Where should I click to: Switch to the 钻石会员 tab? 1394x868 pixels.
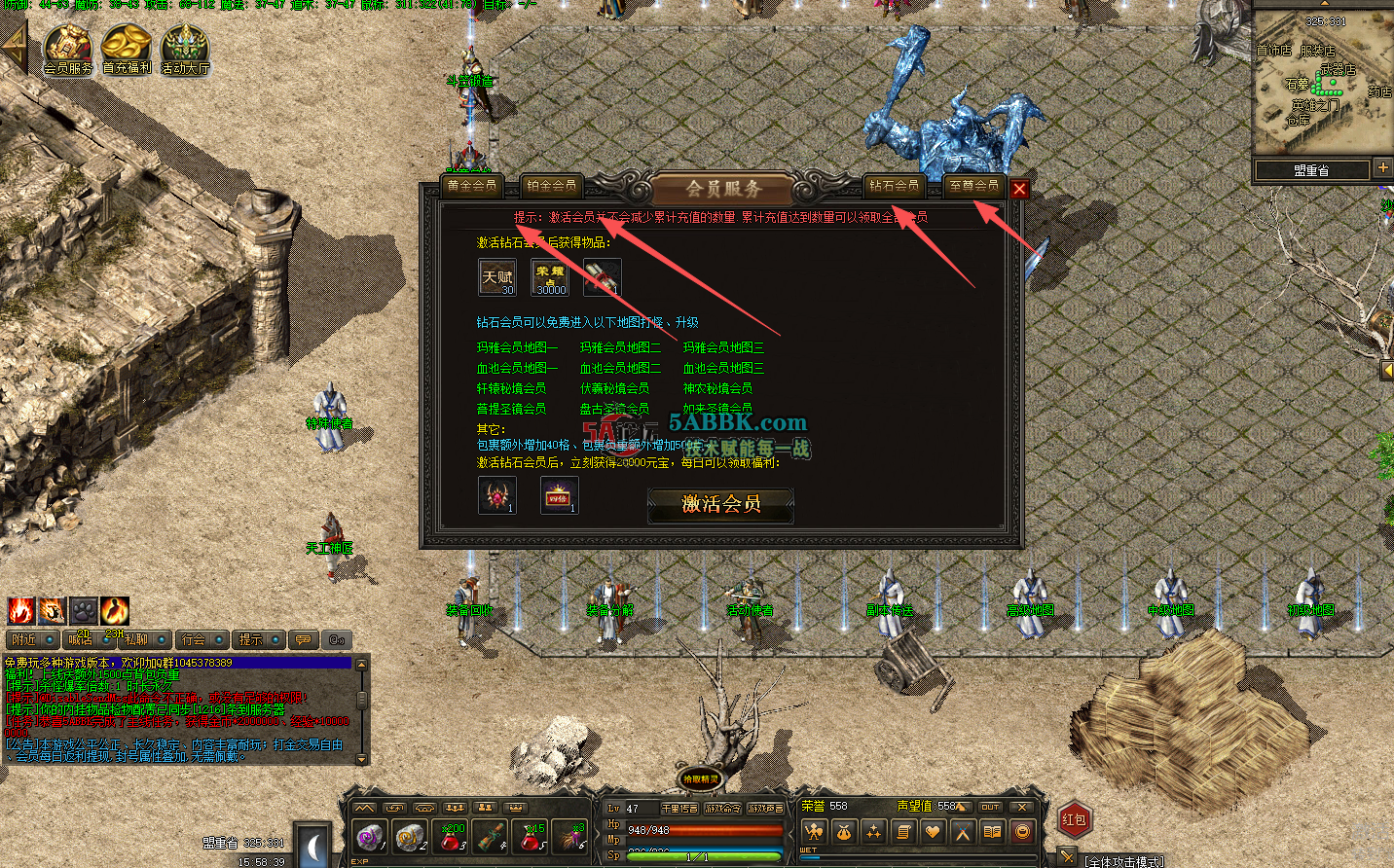point(894,184)
